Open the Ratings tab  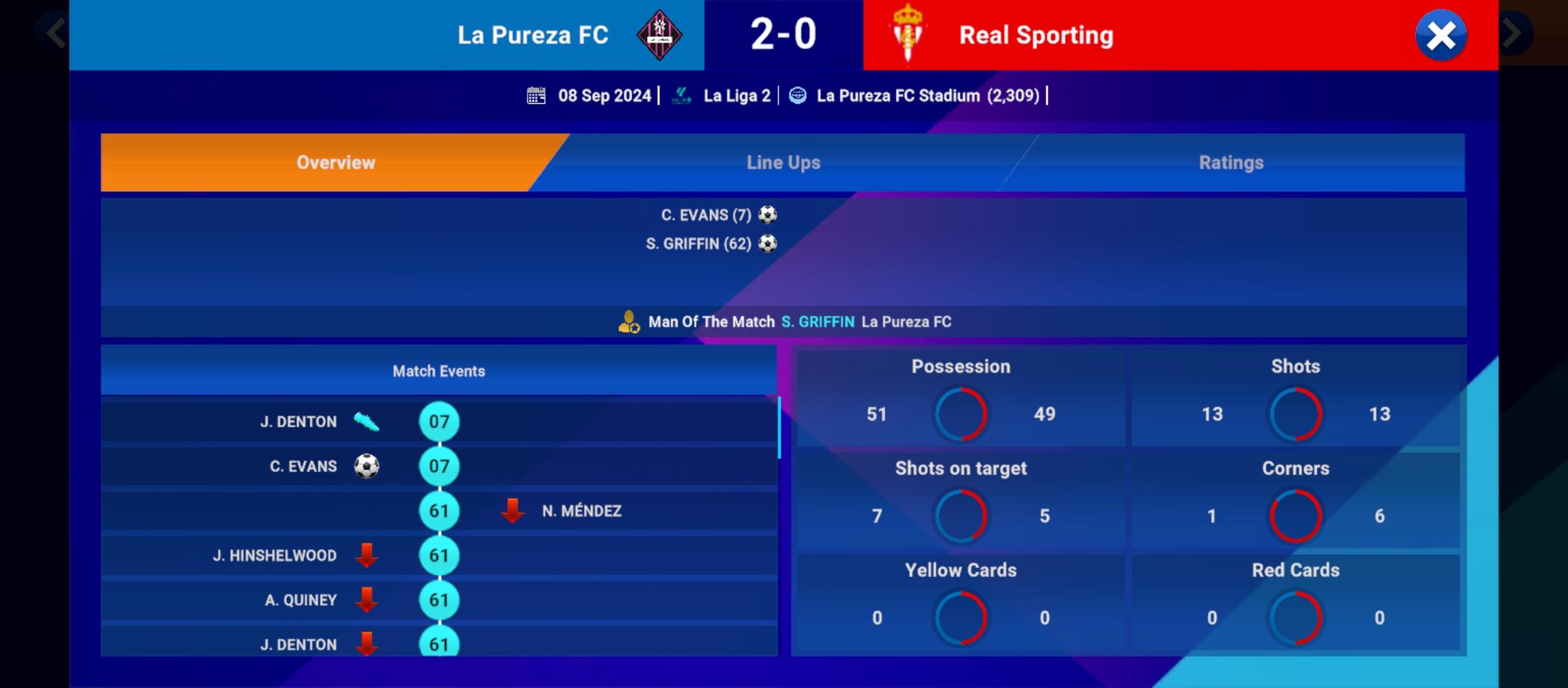(x=1230, y=162)
